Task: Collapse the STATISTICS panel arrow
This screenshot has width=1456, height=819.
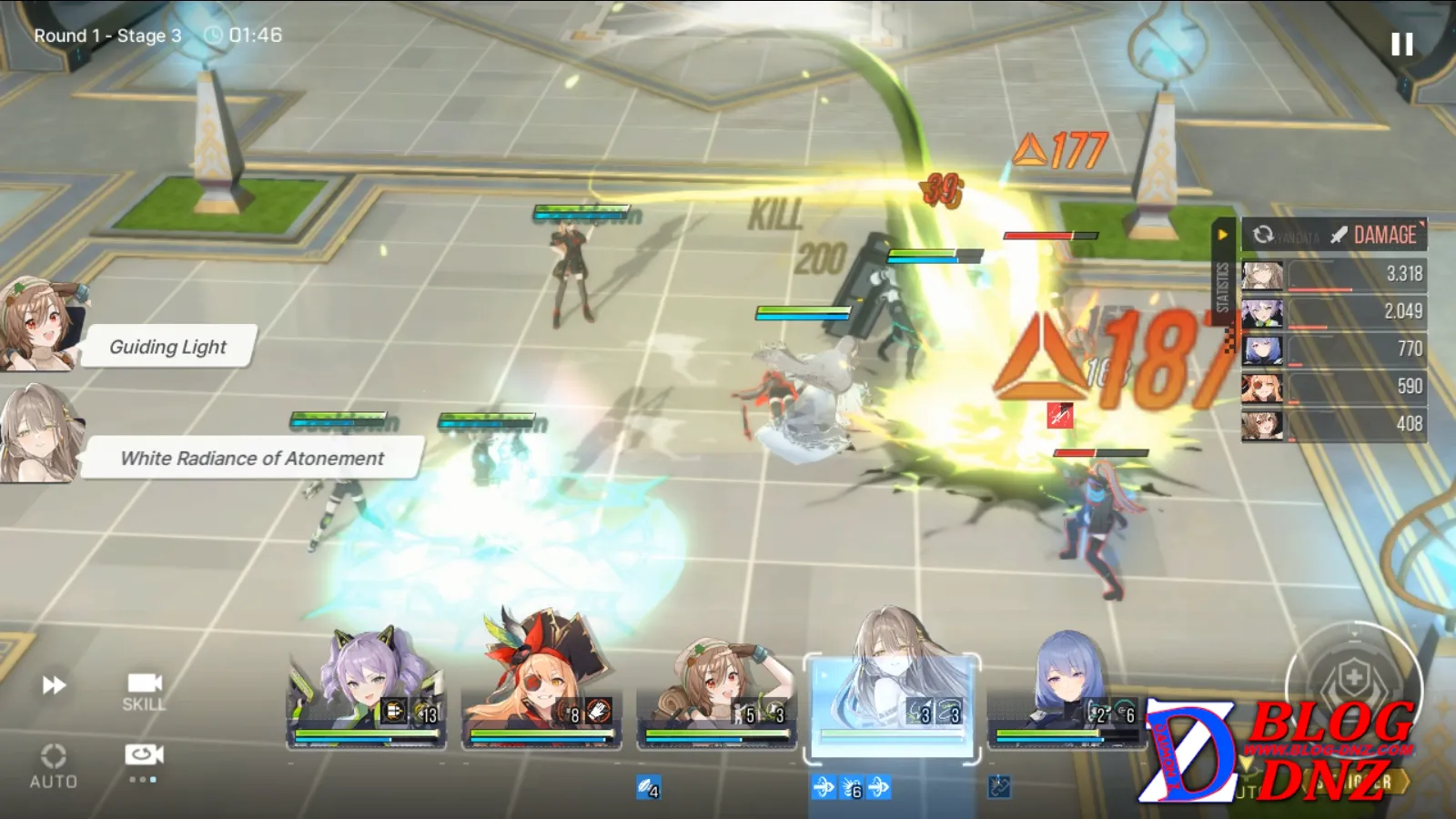Action: pos(1223,235)
